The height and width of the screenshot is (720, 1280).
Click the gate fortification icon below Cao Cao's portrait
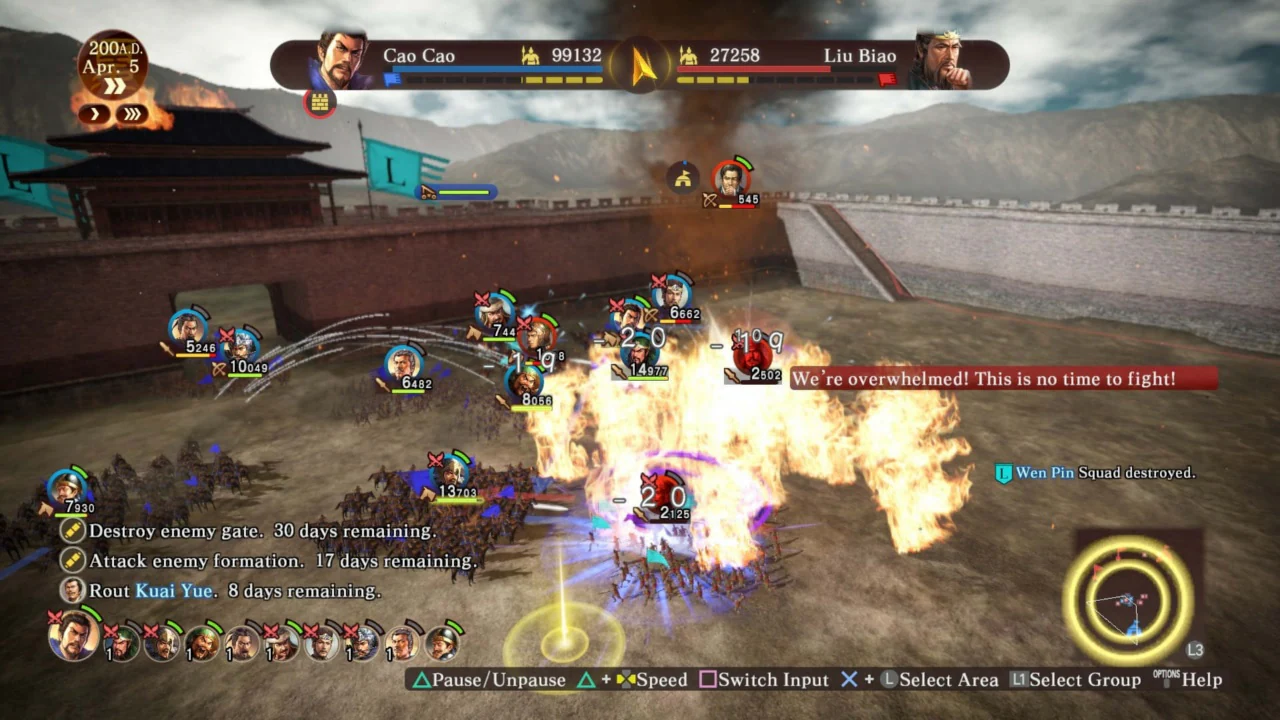tap(319, 103)
